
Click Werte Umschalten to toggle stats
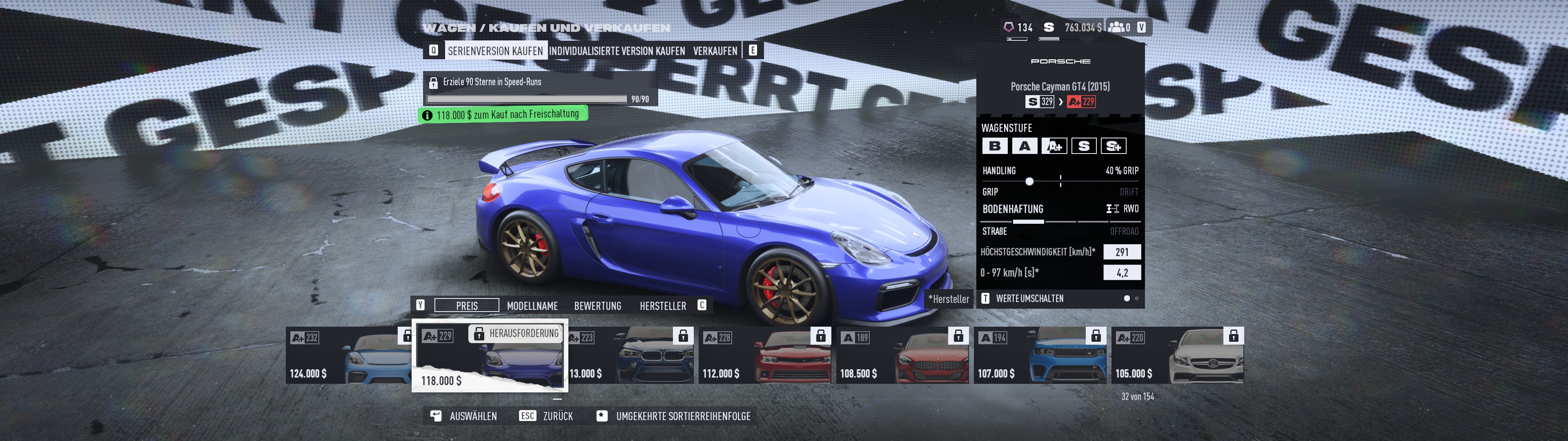[x=1029, y=298]
